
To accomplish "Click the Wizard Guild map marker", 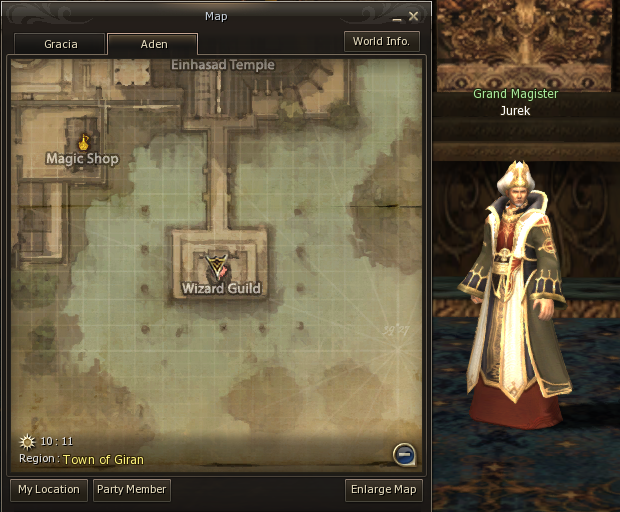I will 218,268.
